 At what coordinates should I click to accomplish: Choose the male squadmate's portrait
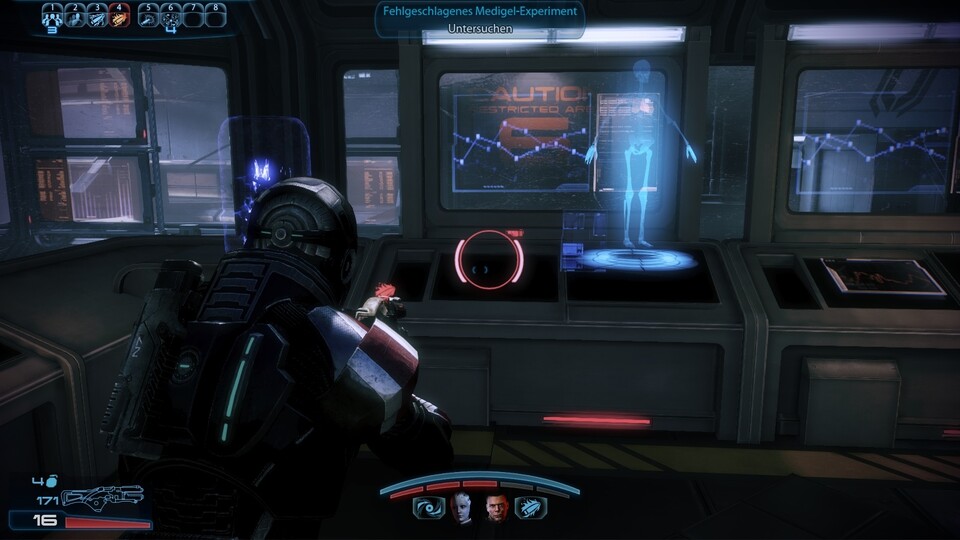(496, 507)
